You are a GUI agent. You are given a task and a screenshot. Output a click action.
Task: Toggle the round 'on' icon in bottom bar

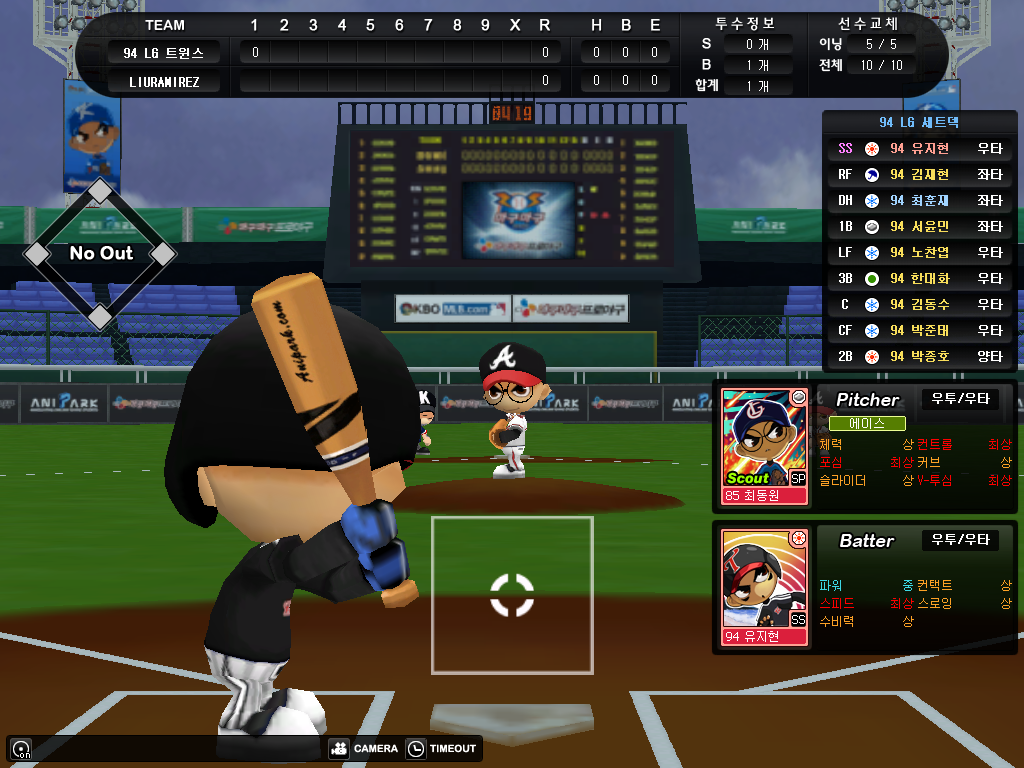[x=20, y=748]
